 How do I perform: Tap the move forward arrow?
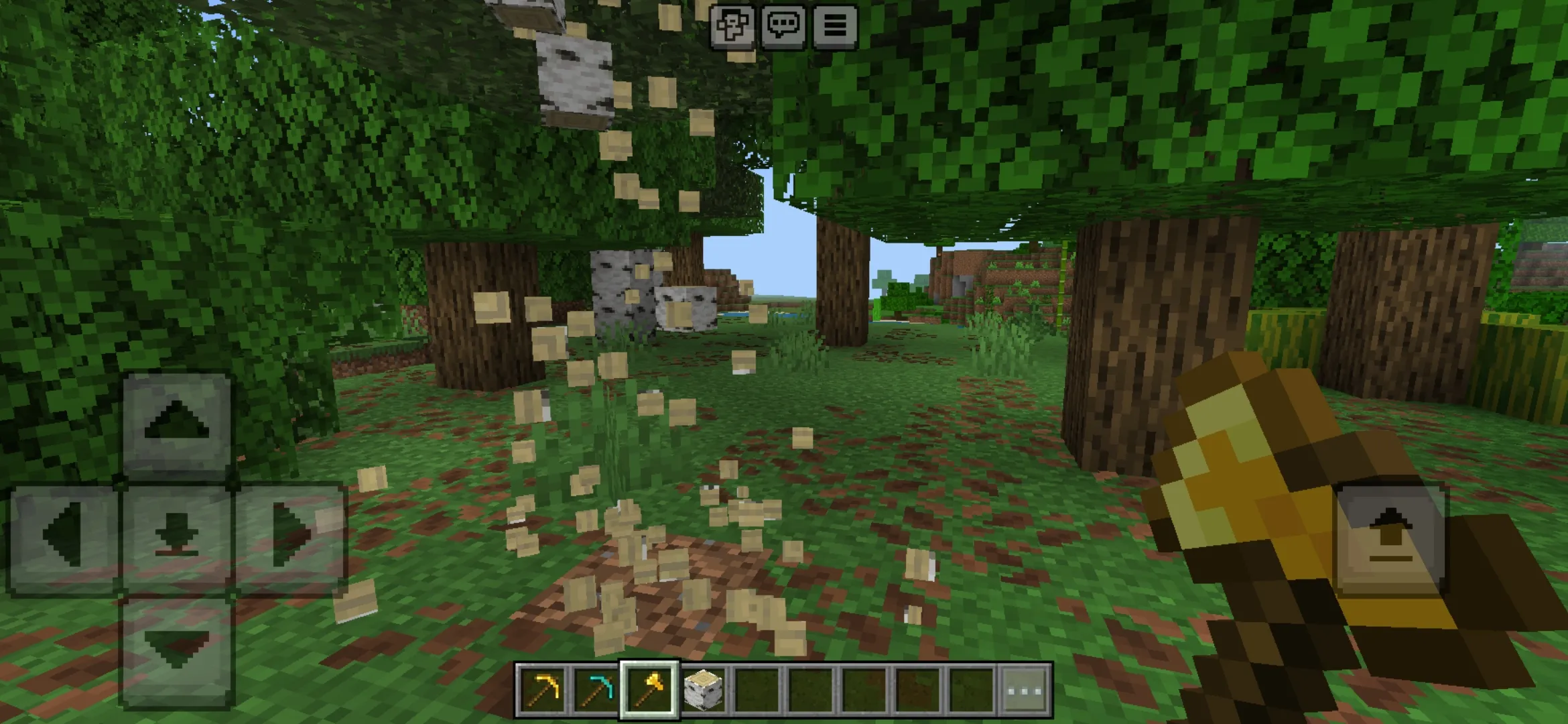point(177,423)
